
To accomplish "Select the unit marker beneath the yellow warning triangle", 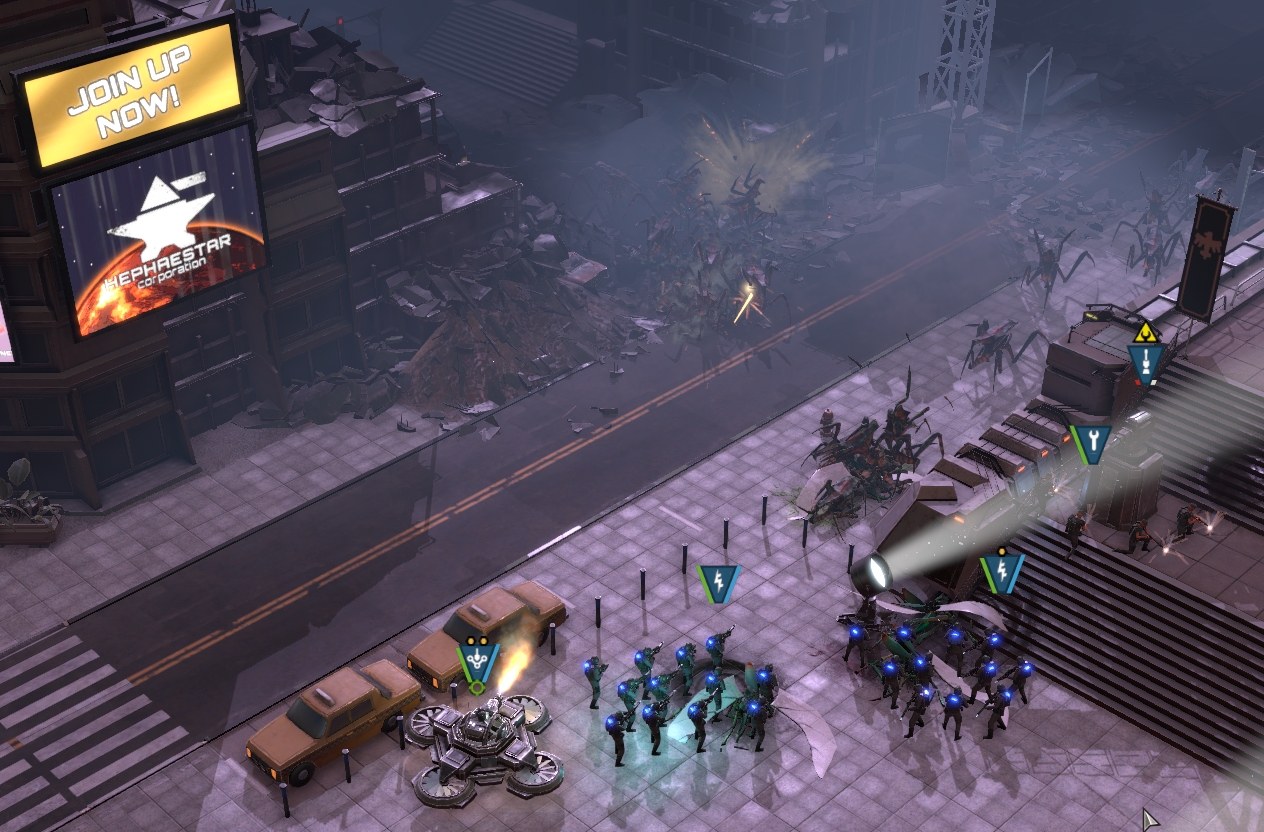I will click(x=1145, y=362).
